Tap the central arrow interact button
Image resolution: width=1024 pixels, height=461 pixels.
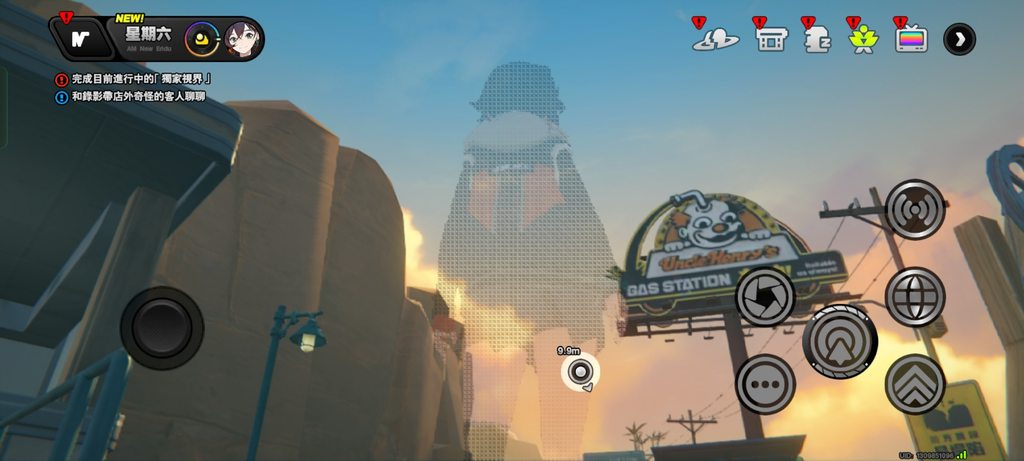840,340
